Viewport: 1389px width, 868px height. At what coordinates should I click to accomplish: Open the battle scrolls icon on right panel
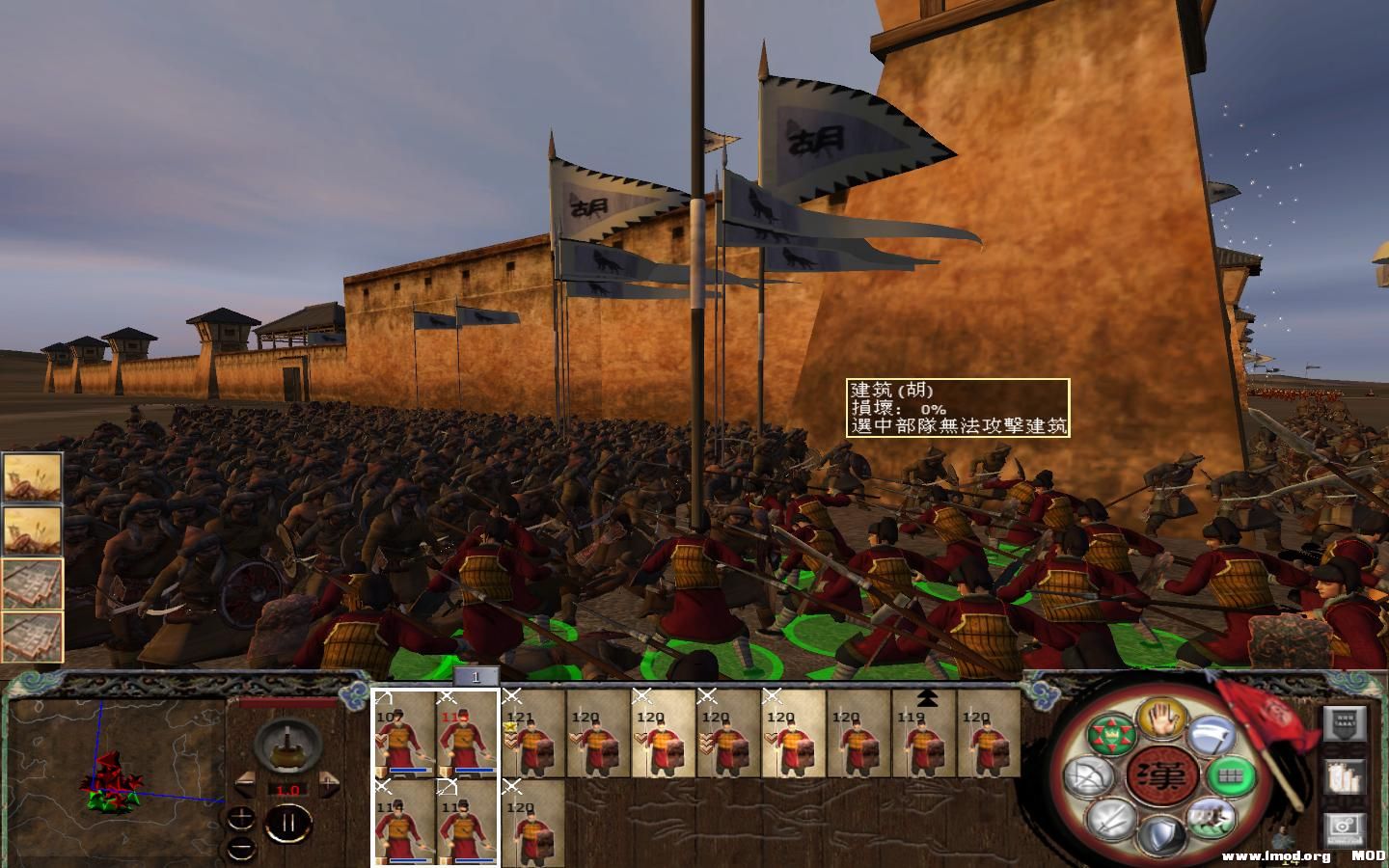(x=1344, y=778)
